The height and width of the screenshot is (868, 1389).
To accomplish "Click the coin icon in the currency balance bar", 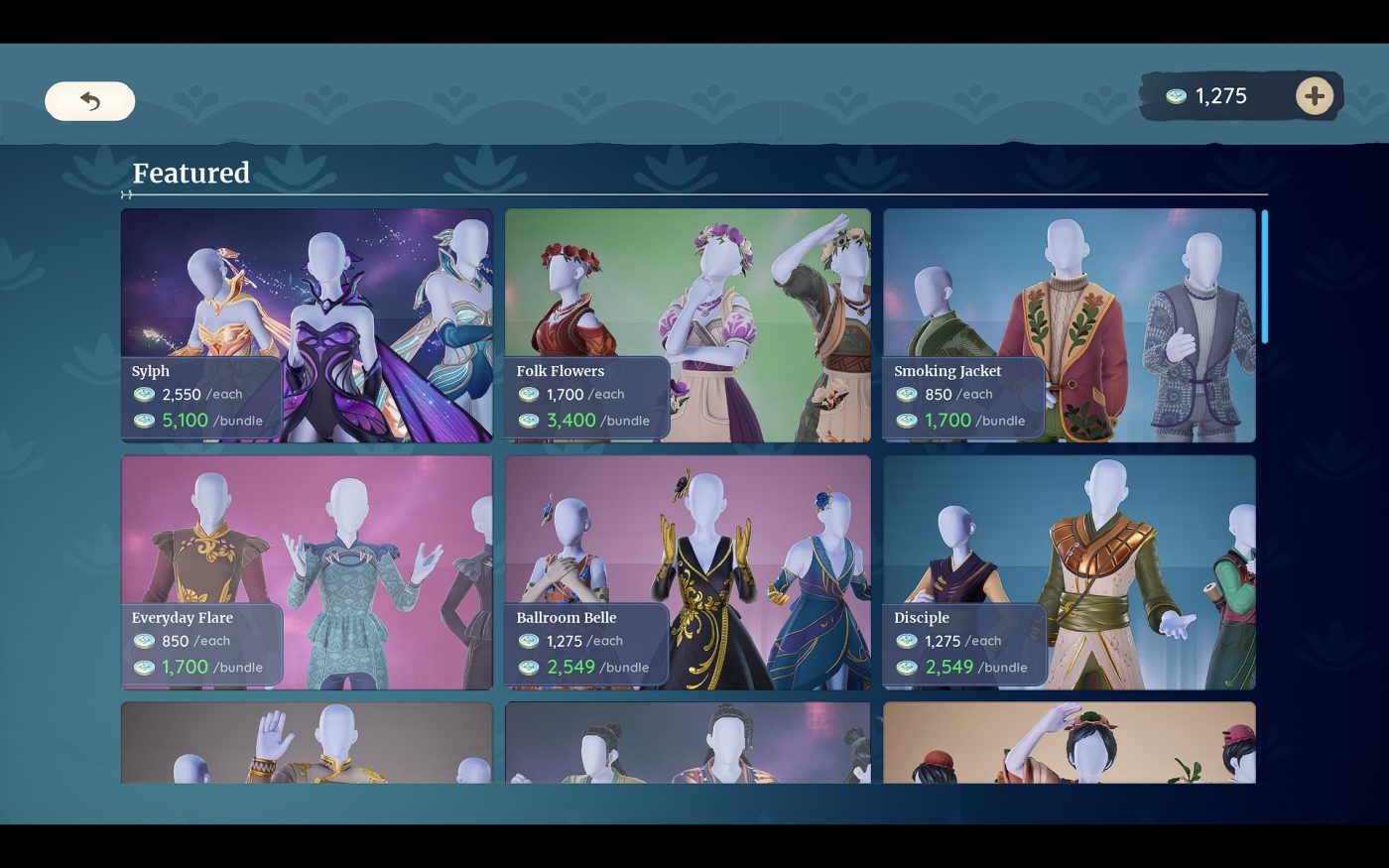I will (x=1176, y=96).
